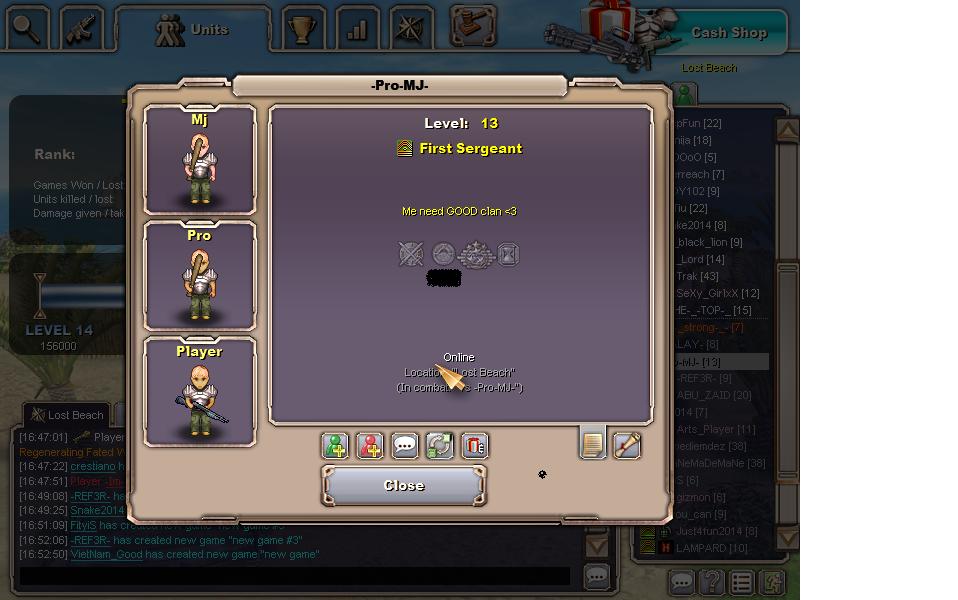The width and height of the screenshot is (958, 600).
Task: Click the red figure plus icon
Action: point(370,445)
